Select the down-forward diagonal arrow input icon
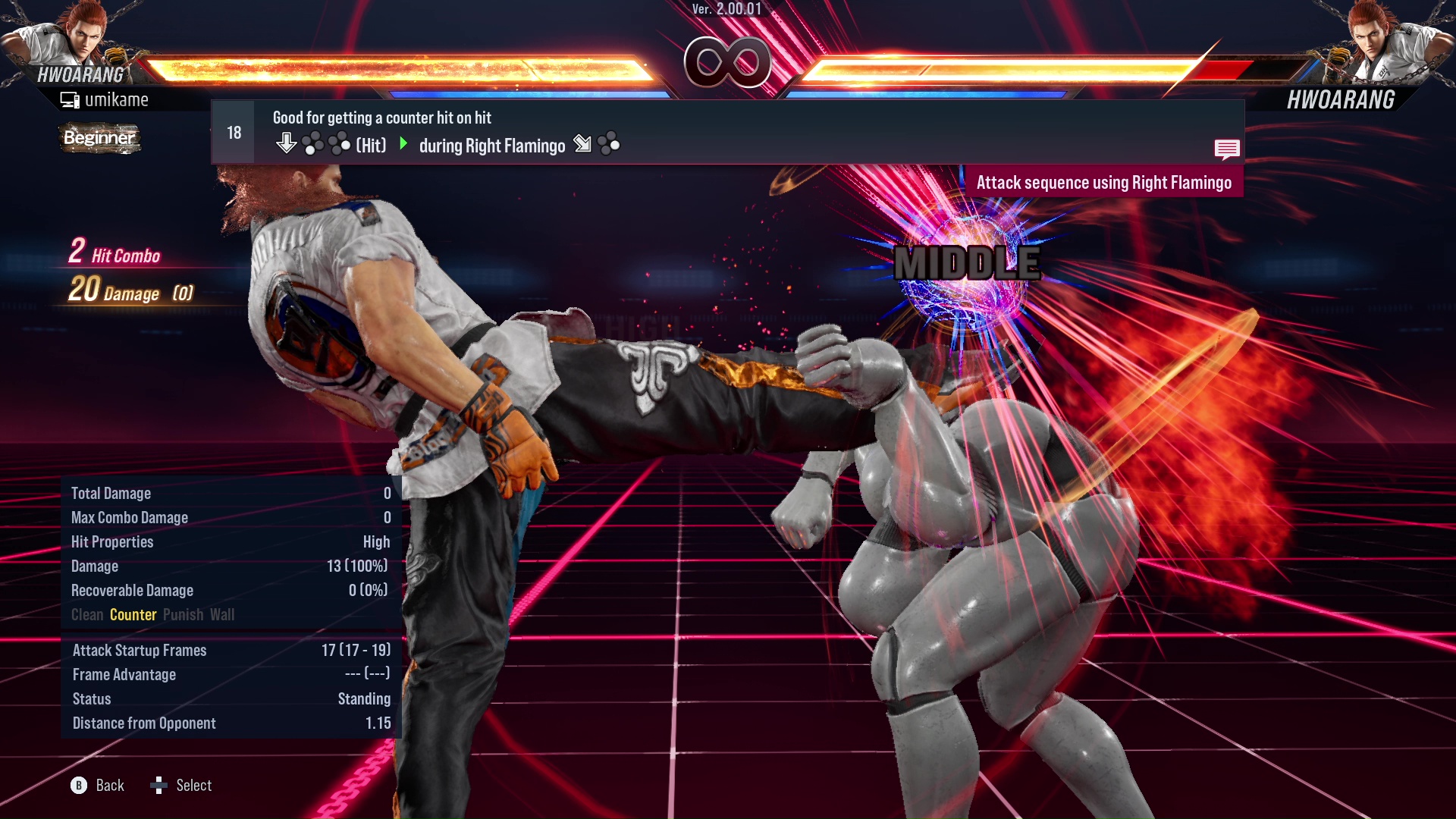This screenshot has width=1456, height=819. tap(582, 144)
